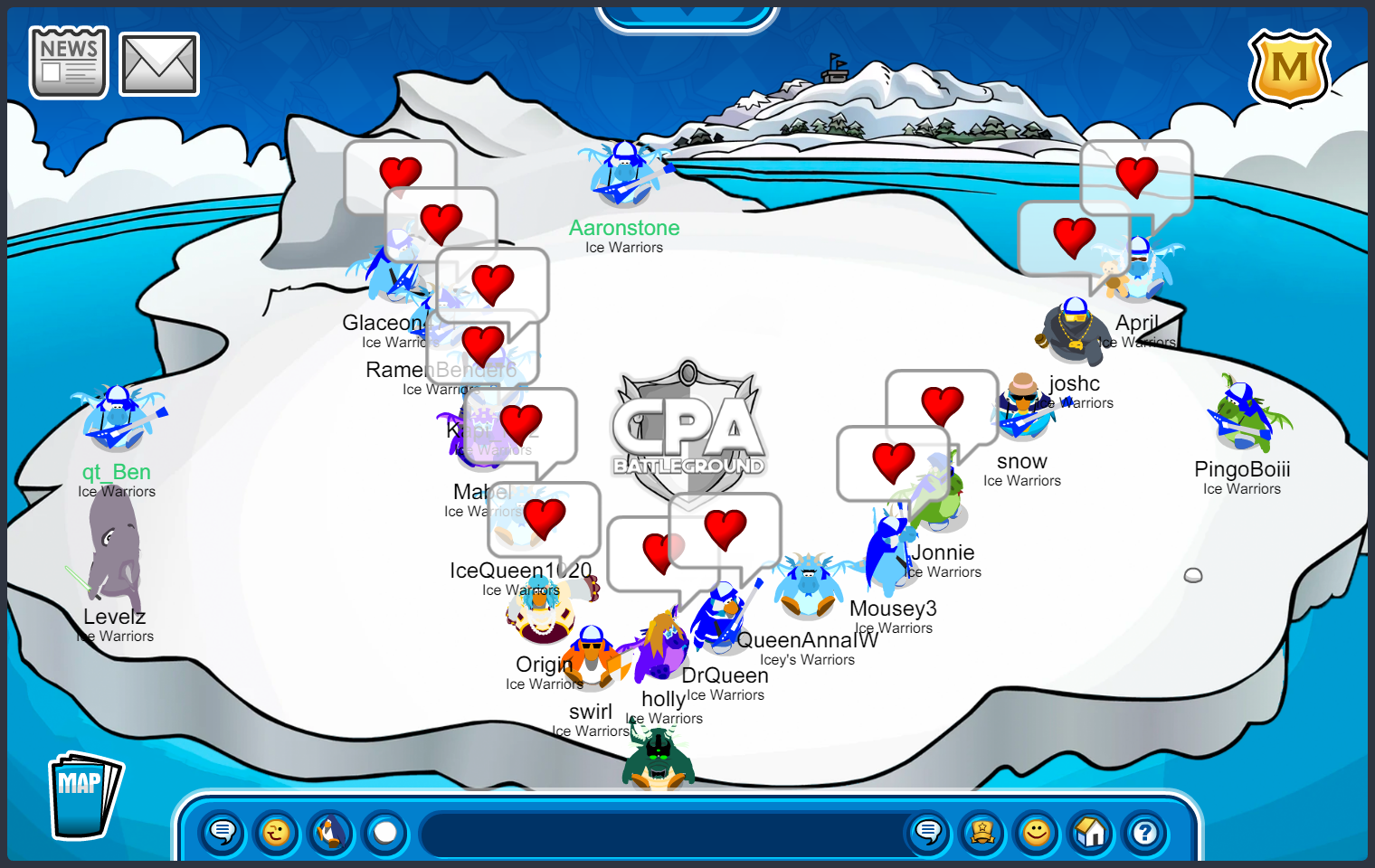Open the winking face emotes menu
Viewport: 1375px width, 868px height.
[277, 832]
